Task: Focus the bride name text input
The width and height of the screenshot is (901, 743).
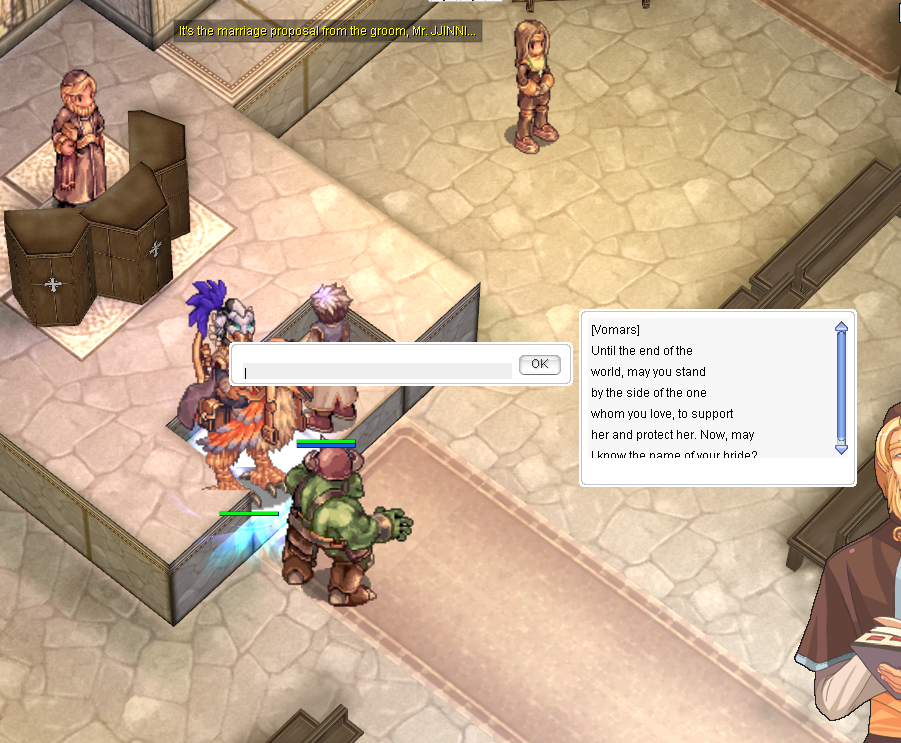Action: 377,371
